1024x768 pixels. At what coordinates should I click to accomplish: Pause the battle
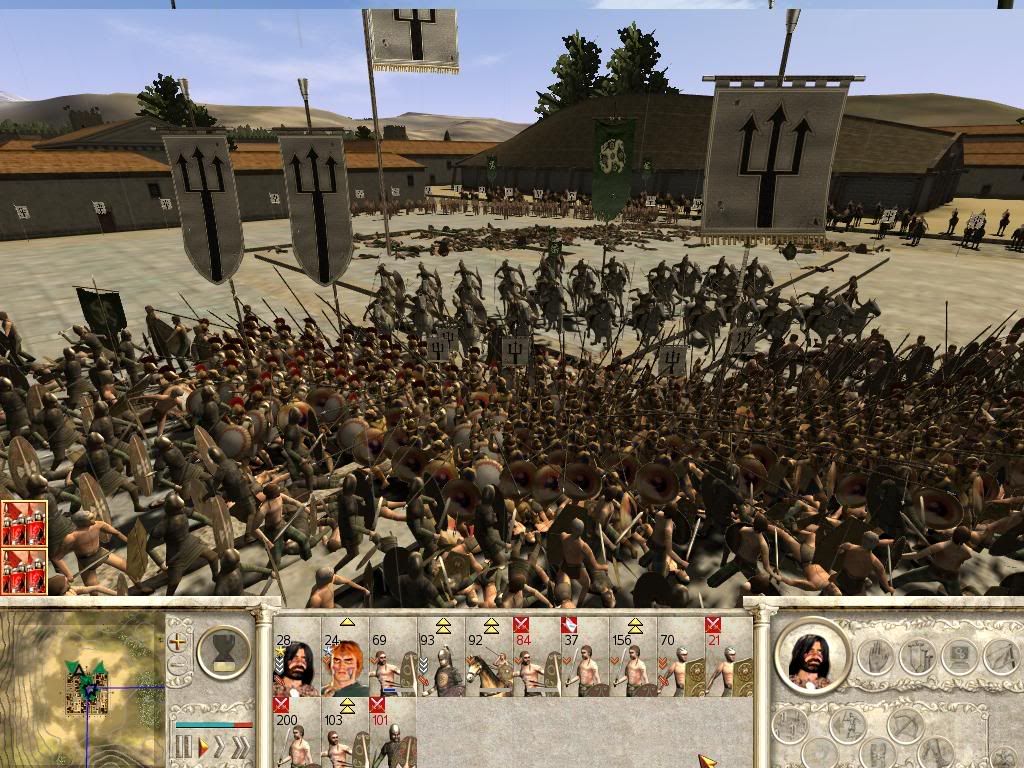click(183, 746)
